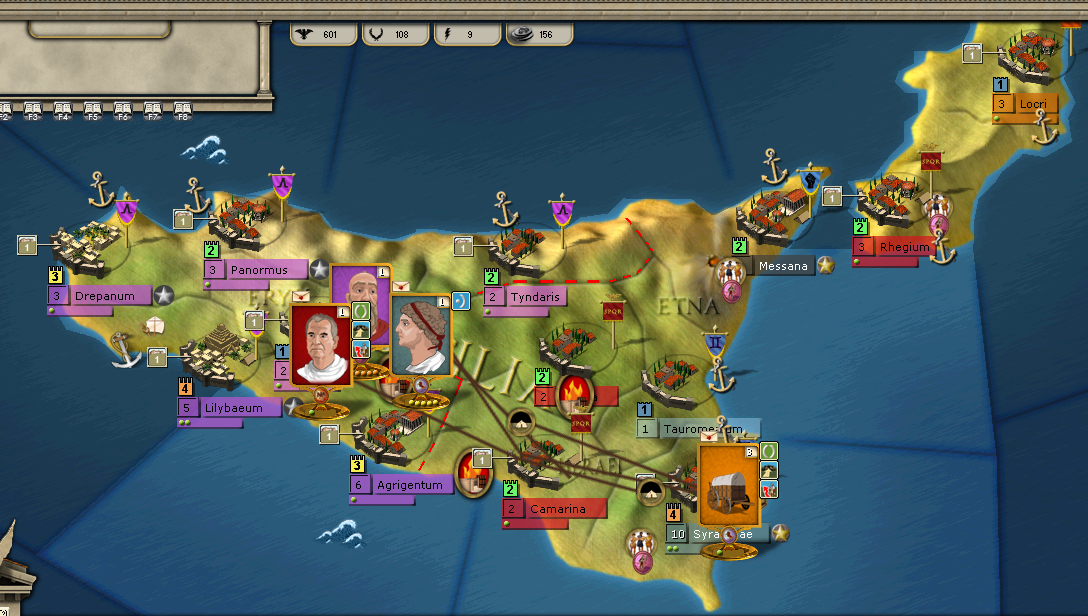
Task: Open the F4 ledger page
Action: pyautogui.click(x=62, y=108)
